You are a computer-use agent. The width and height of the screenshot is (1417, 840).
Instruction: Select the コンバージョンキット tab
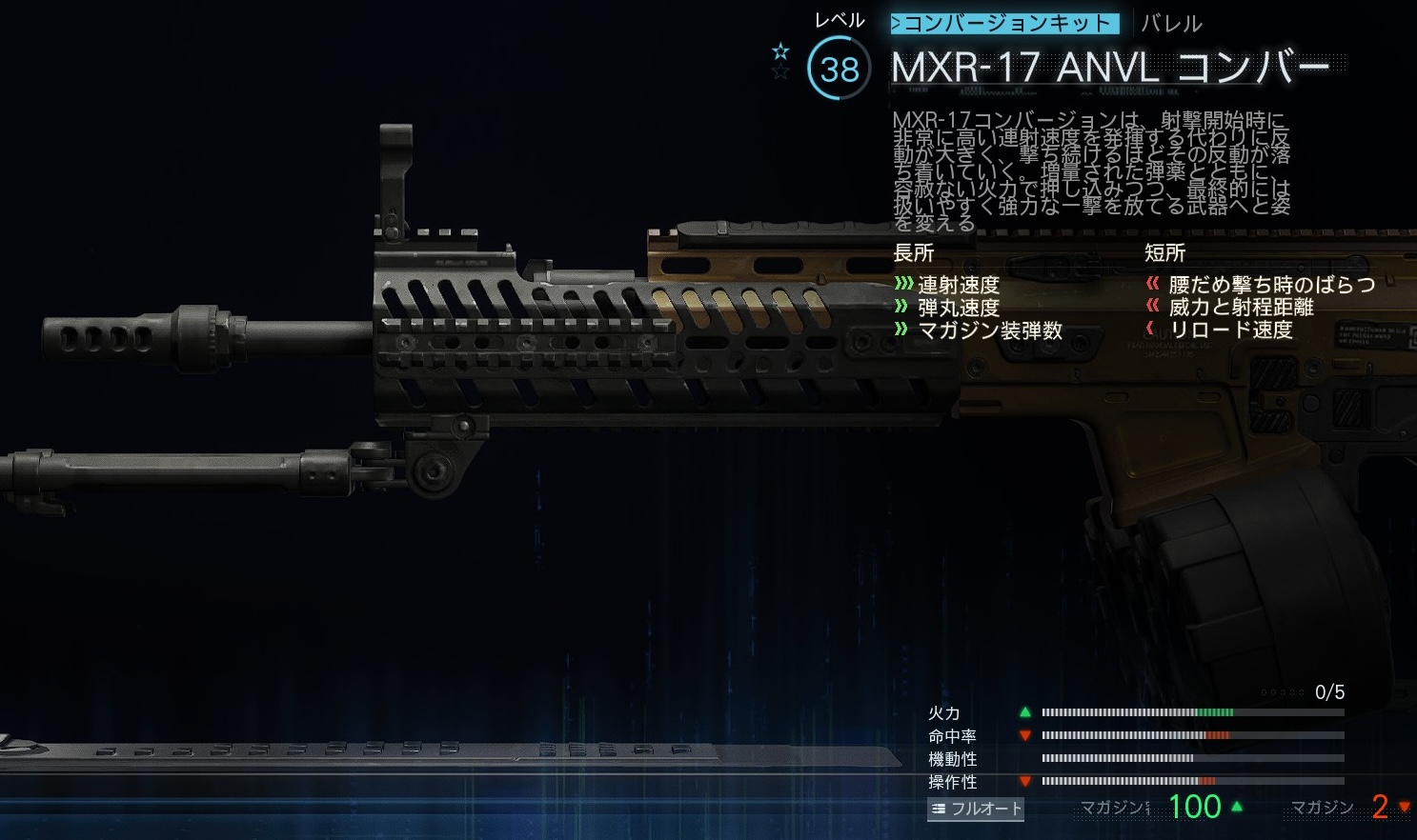coord(1004,23)
